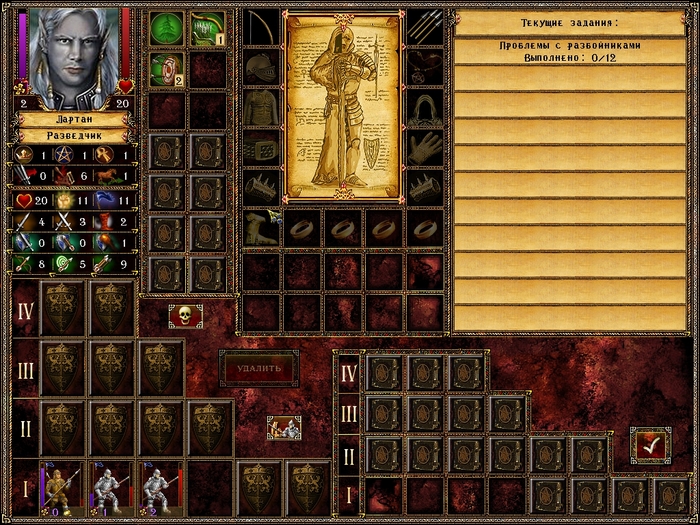
Task: Click the skull icon button
Action: (x=185, y=316)
